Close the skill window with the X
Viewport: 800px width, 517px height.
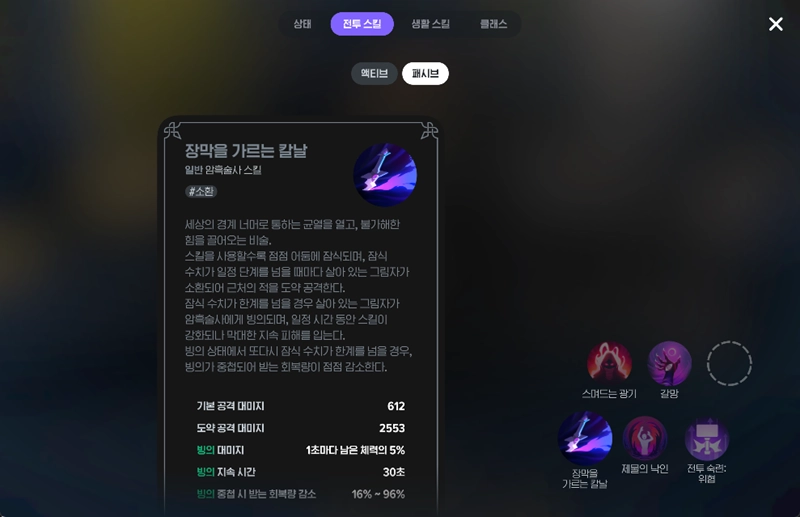776,24
